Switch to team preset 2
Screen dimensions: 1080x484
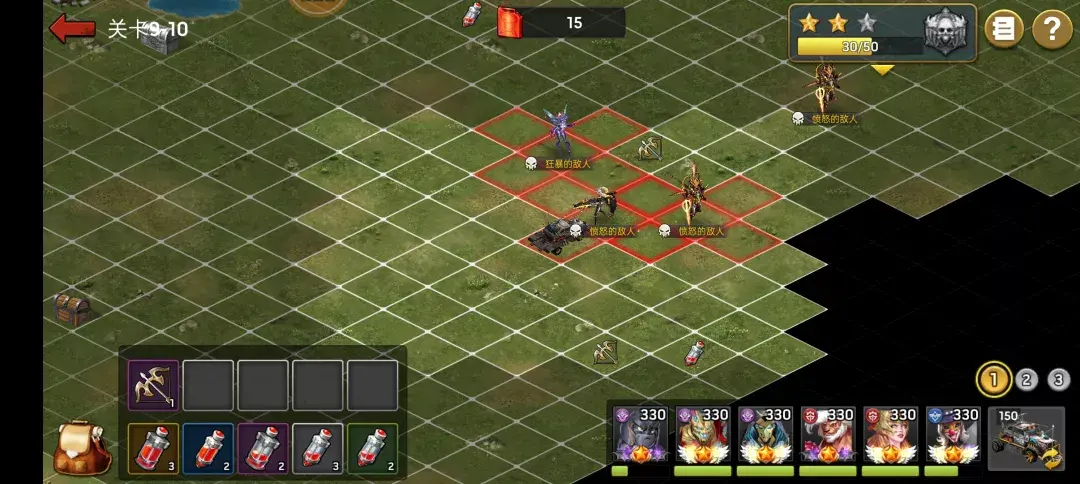(1027, 379)
